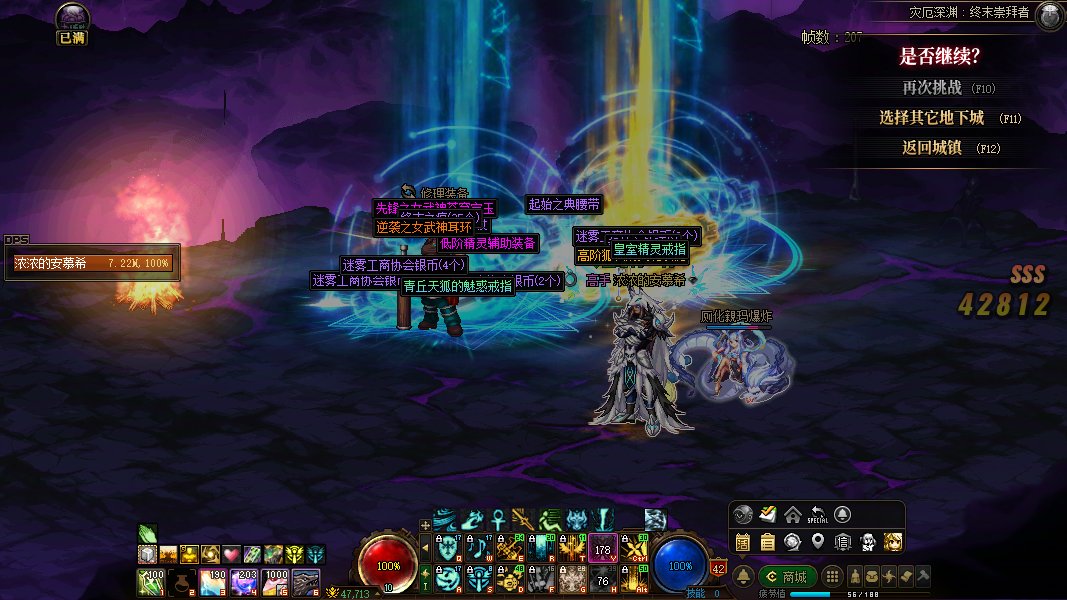Select 选择其它地下城 option
1067x600 pixels.
tap(932, 118)
